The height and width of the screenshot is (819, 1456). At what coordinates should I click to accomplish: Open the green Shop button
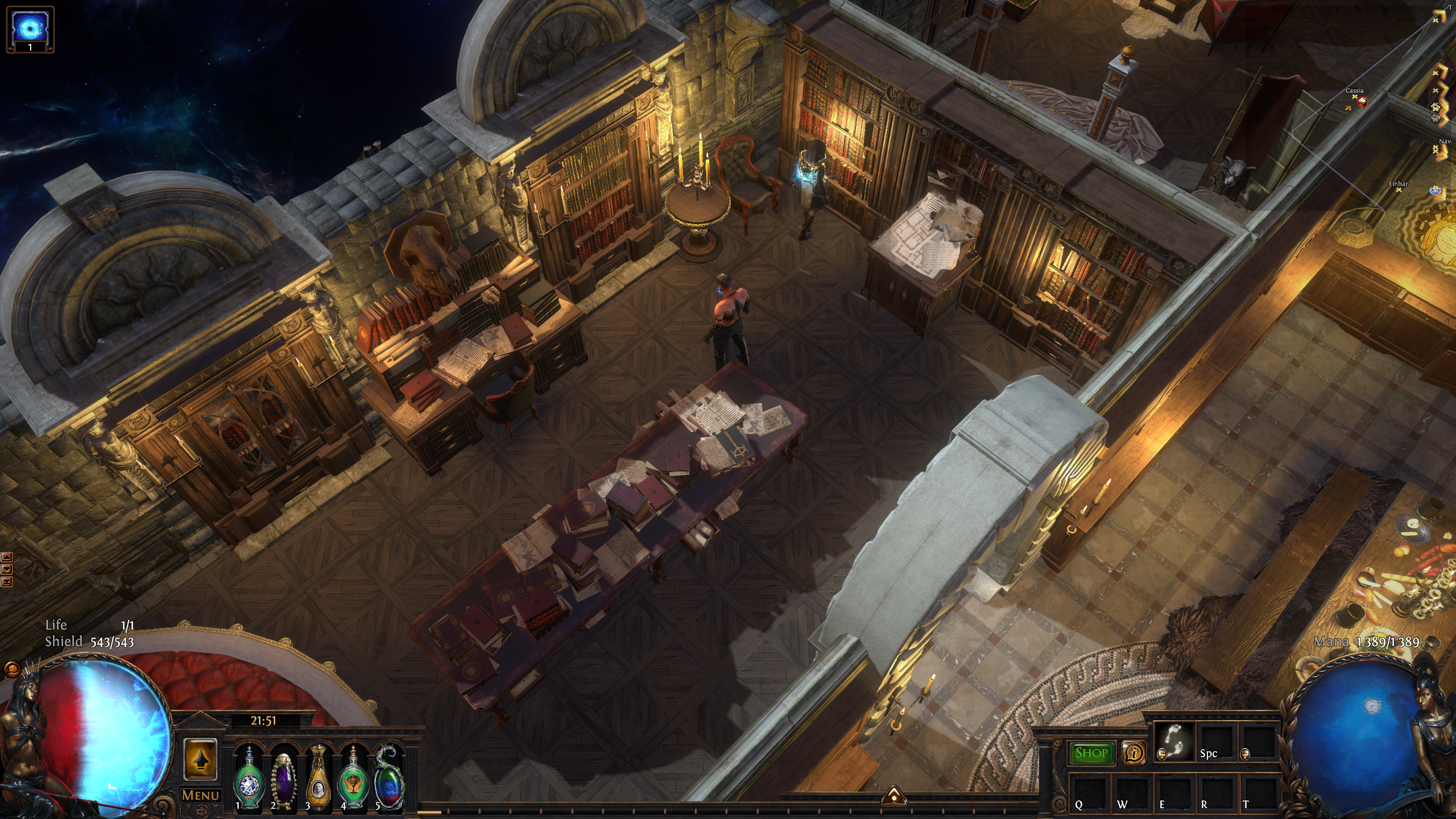[x=1091, y=753]
